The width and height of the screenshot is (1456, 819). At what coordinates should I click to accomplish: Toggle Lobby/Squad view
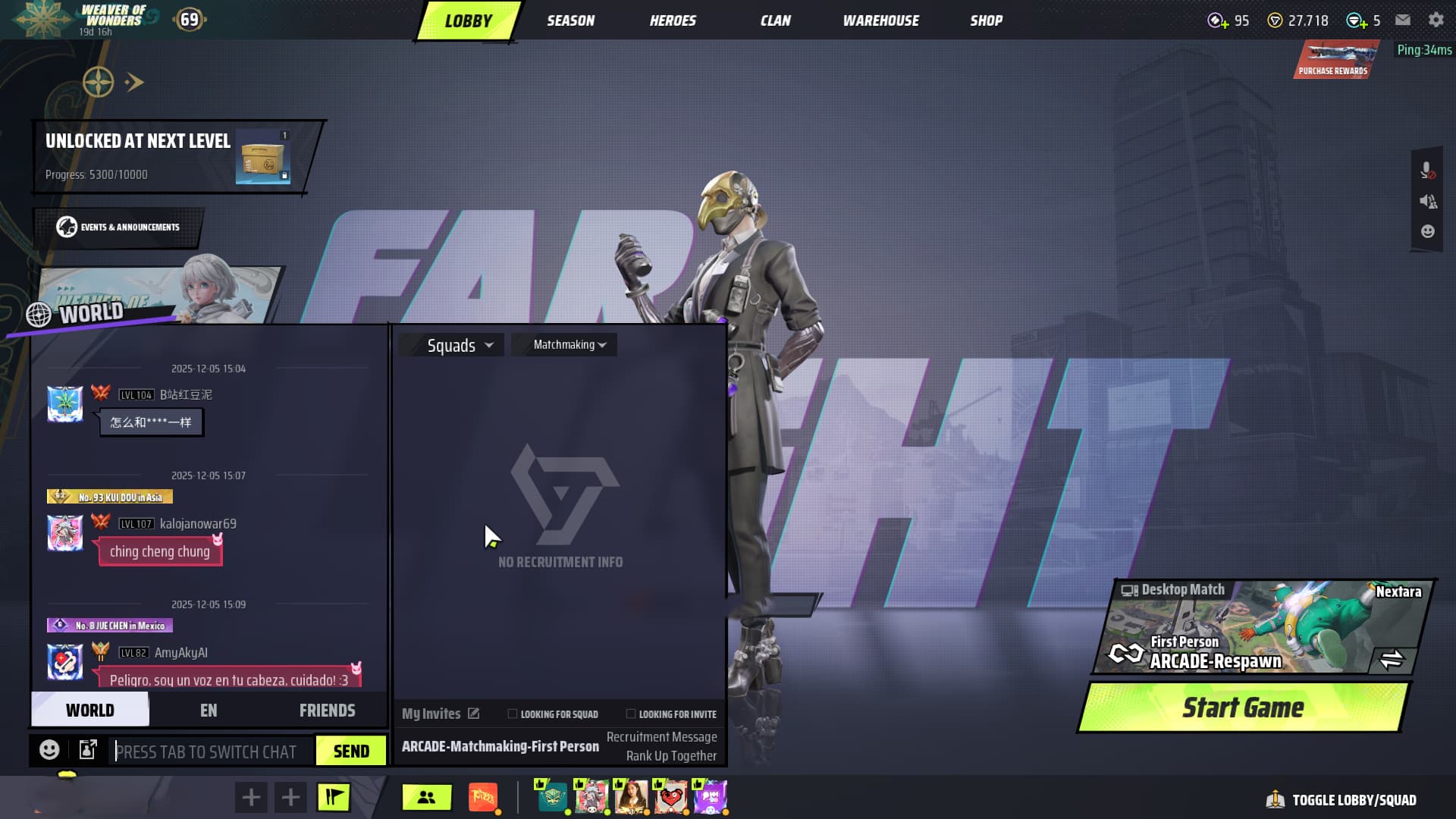point(1341,800)
